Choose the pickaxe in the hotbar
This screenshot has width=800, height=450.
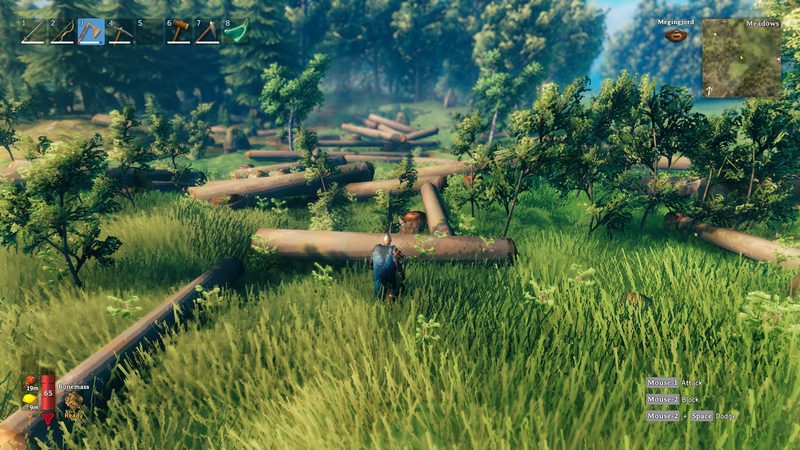pyautogui.click(x=120, y=32)
